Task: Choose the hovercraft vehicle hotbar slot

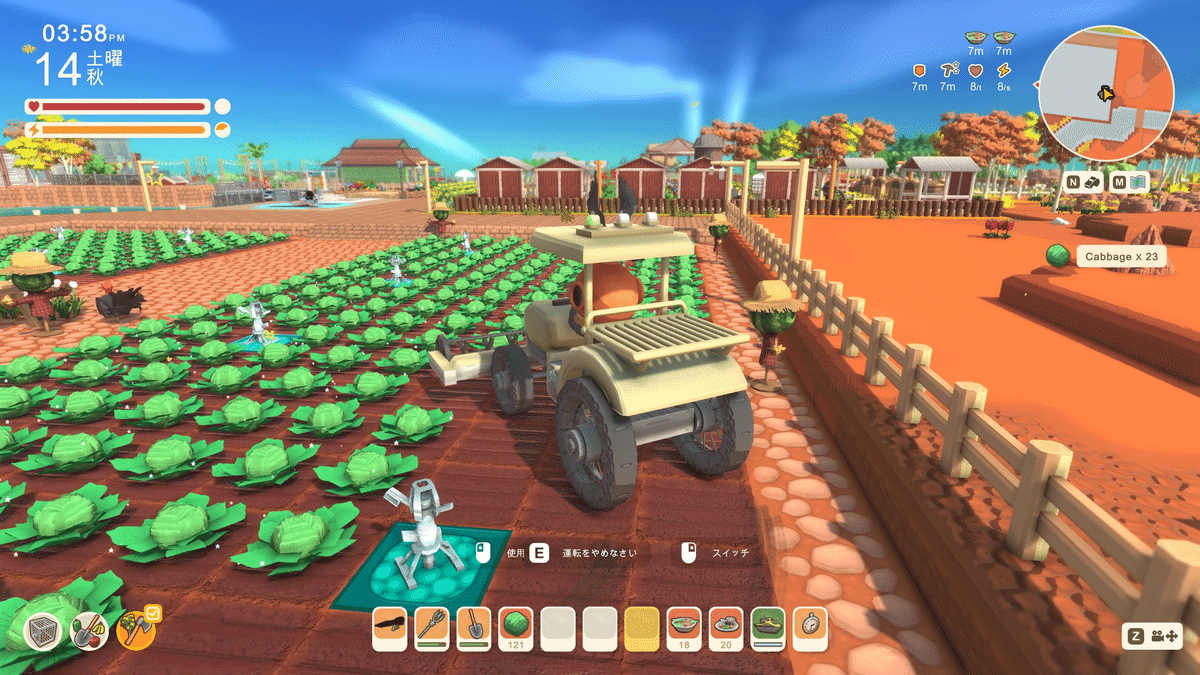Action: tap(768, 627)
